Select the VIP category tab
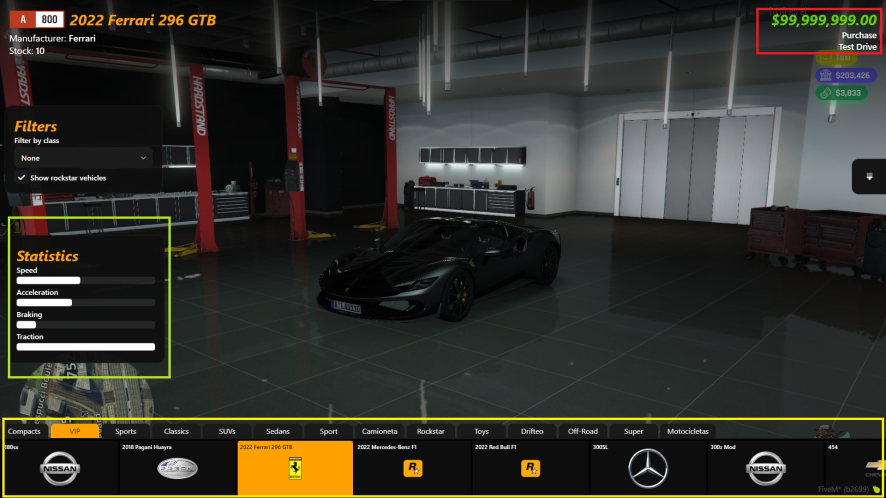Viewport: 886px width, 498px height. point(74,431)
